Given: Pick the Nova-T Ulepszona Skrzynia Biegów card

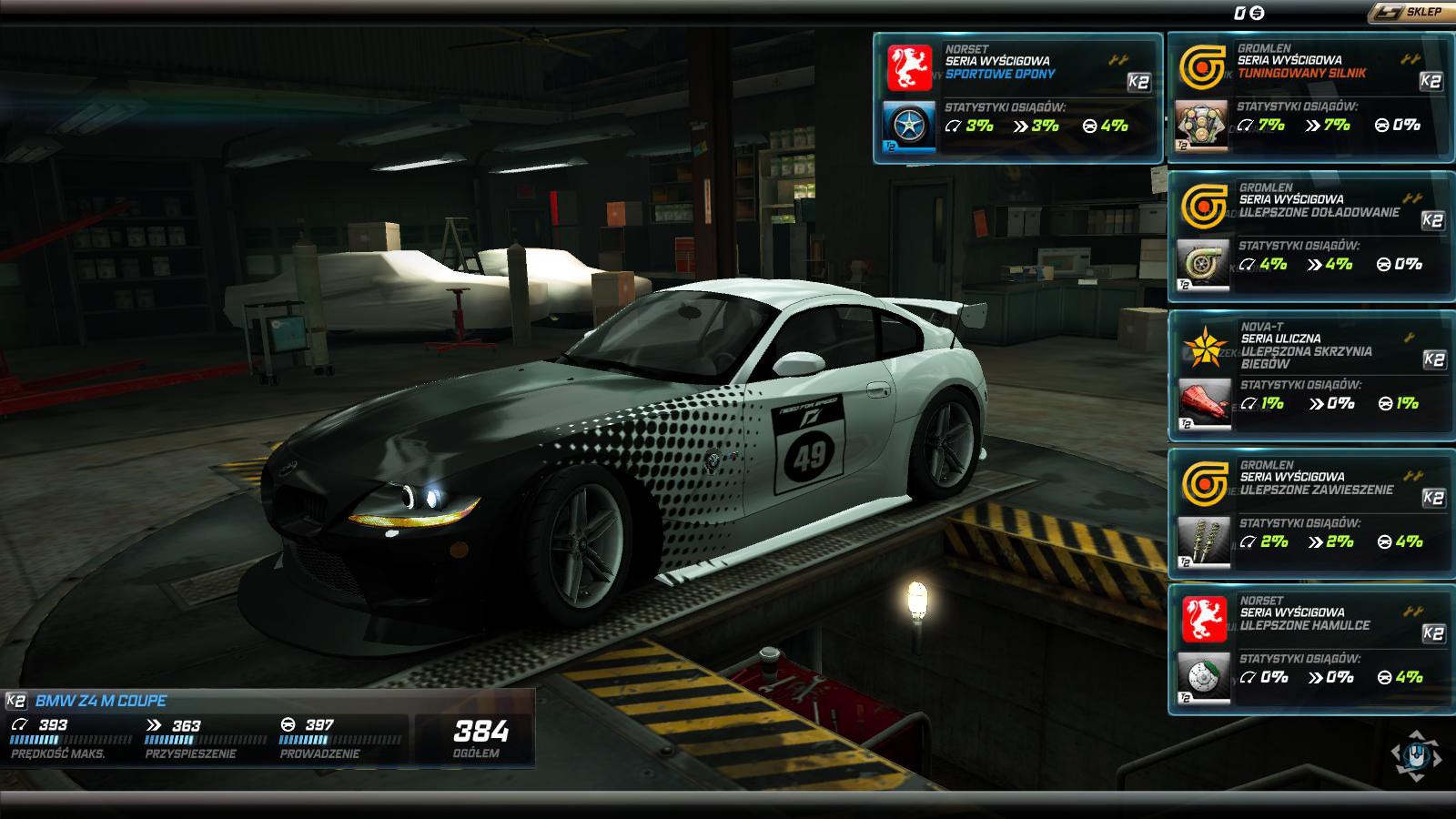Looking at the screenshot, I should (x=1310, y=376).
